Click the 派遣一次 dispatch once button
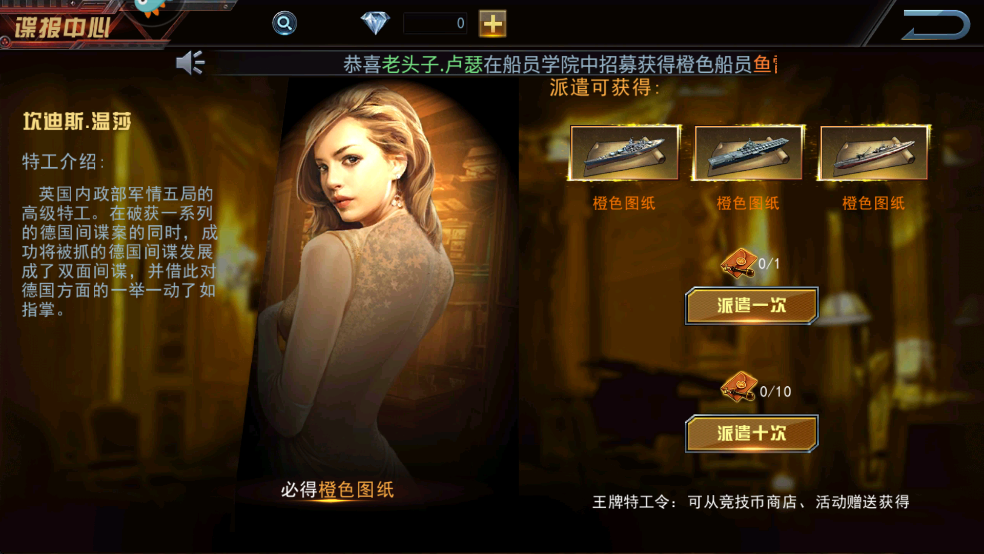This screenshot has height=554, width=984. tap(751, 306)
